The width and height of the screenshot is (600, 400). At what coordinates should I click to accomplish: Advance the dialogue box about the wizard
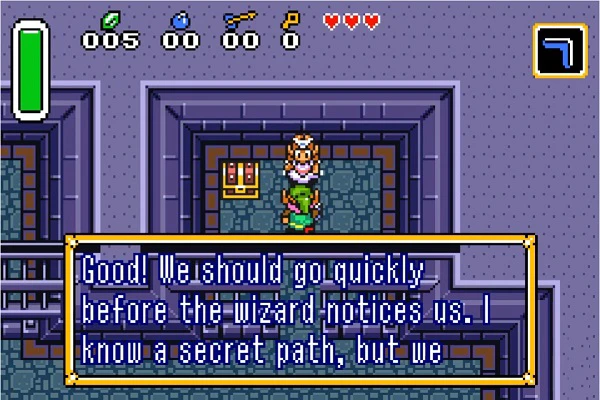pyautogui.click(x=300, y=310)
